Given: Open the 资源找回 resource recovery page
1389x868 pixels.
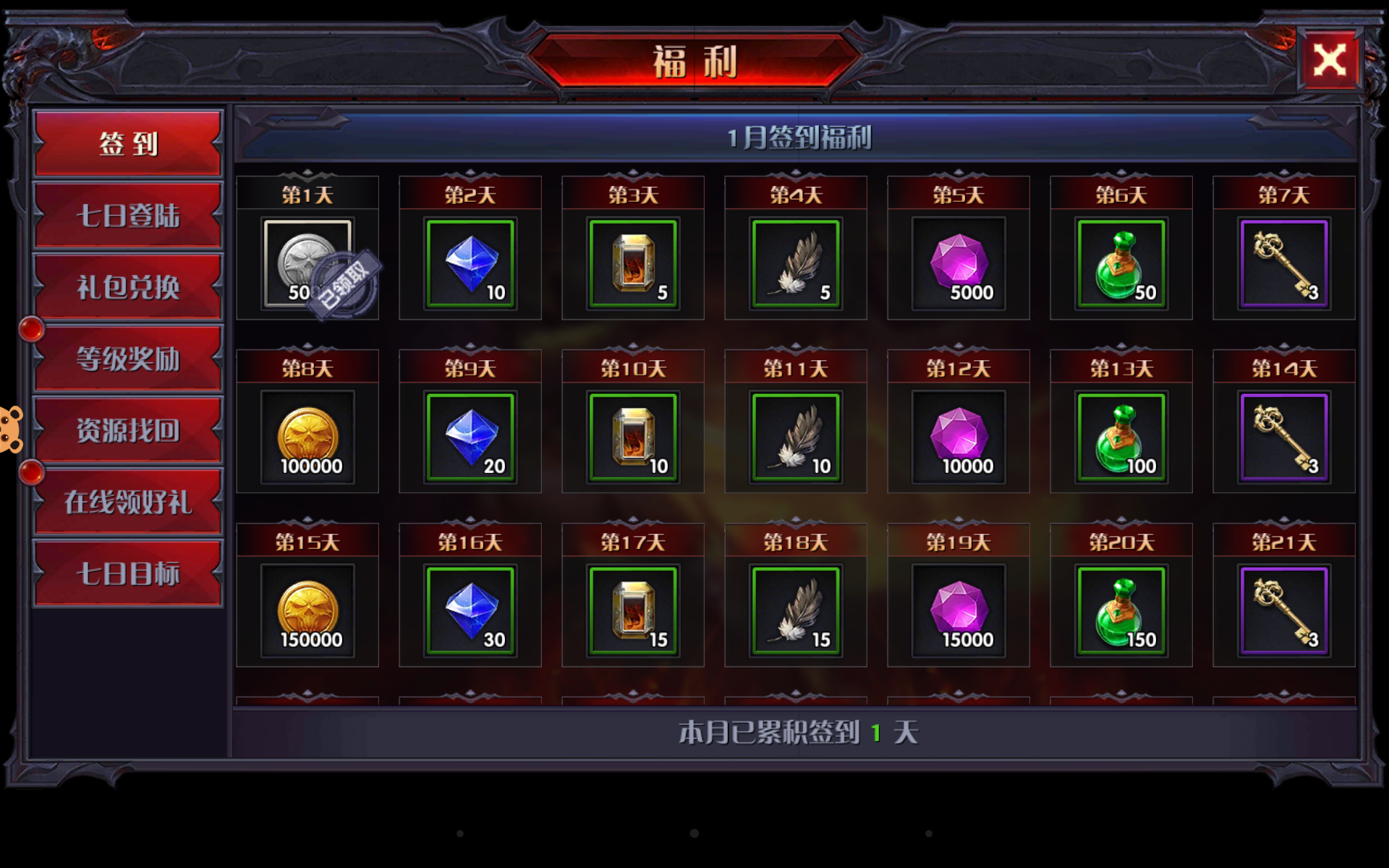Looking at the screenshot, I should click(x=127, y=428).
